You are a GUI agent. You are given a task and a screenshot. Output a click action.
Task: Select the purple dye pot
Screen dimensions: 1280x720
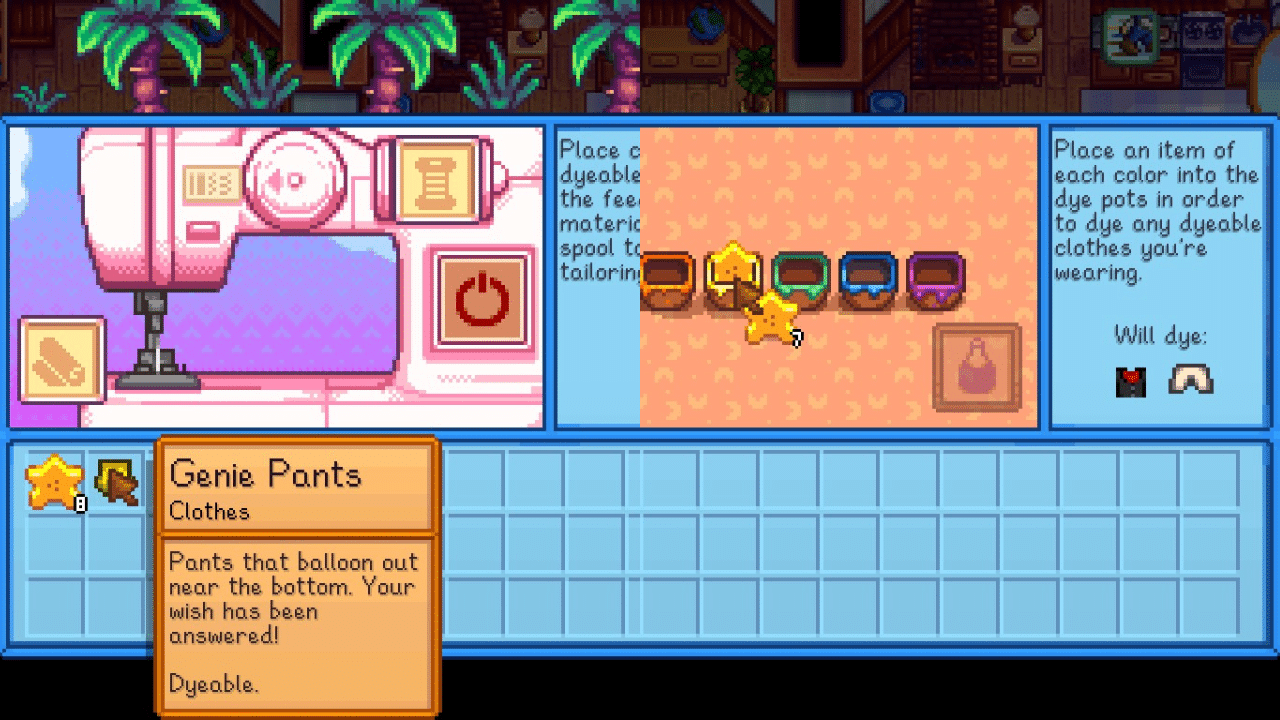[x=935, y=280]
